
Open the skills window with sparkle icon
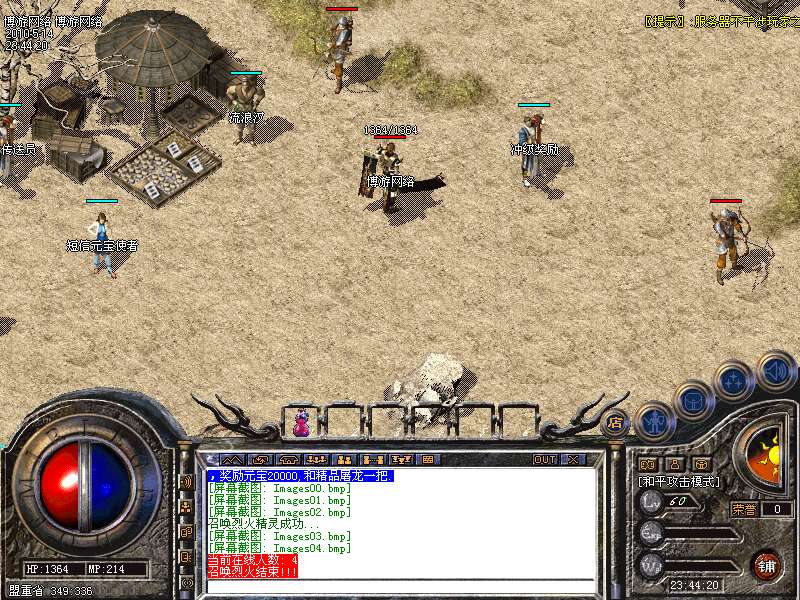point(733,380)
